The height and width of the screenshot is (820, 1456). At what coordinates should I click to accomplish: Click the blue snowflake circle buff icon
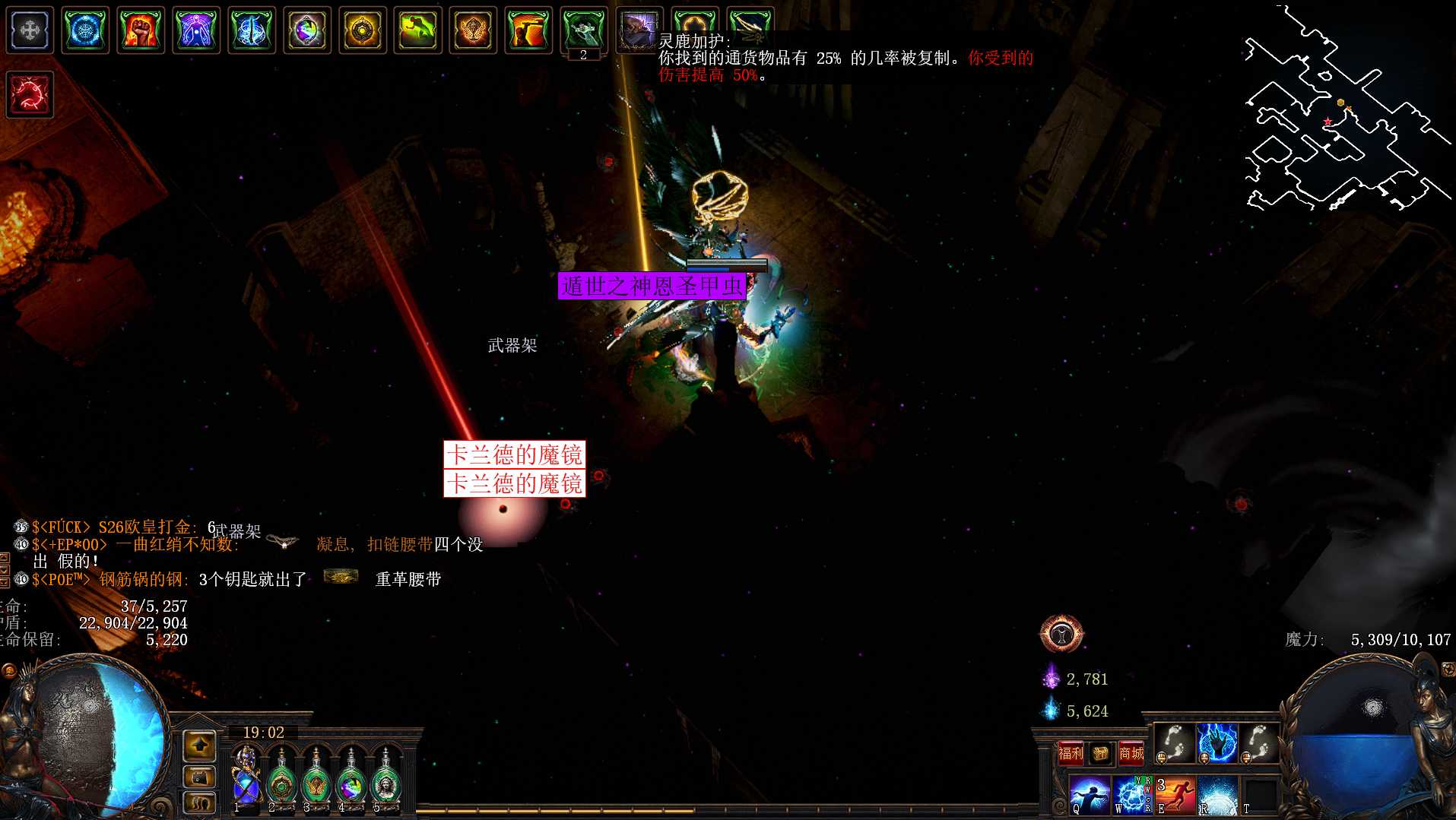(85, 30)
